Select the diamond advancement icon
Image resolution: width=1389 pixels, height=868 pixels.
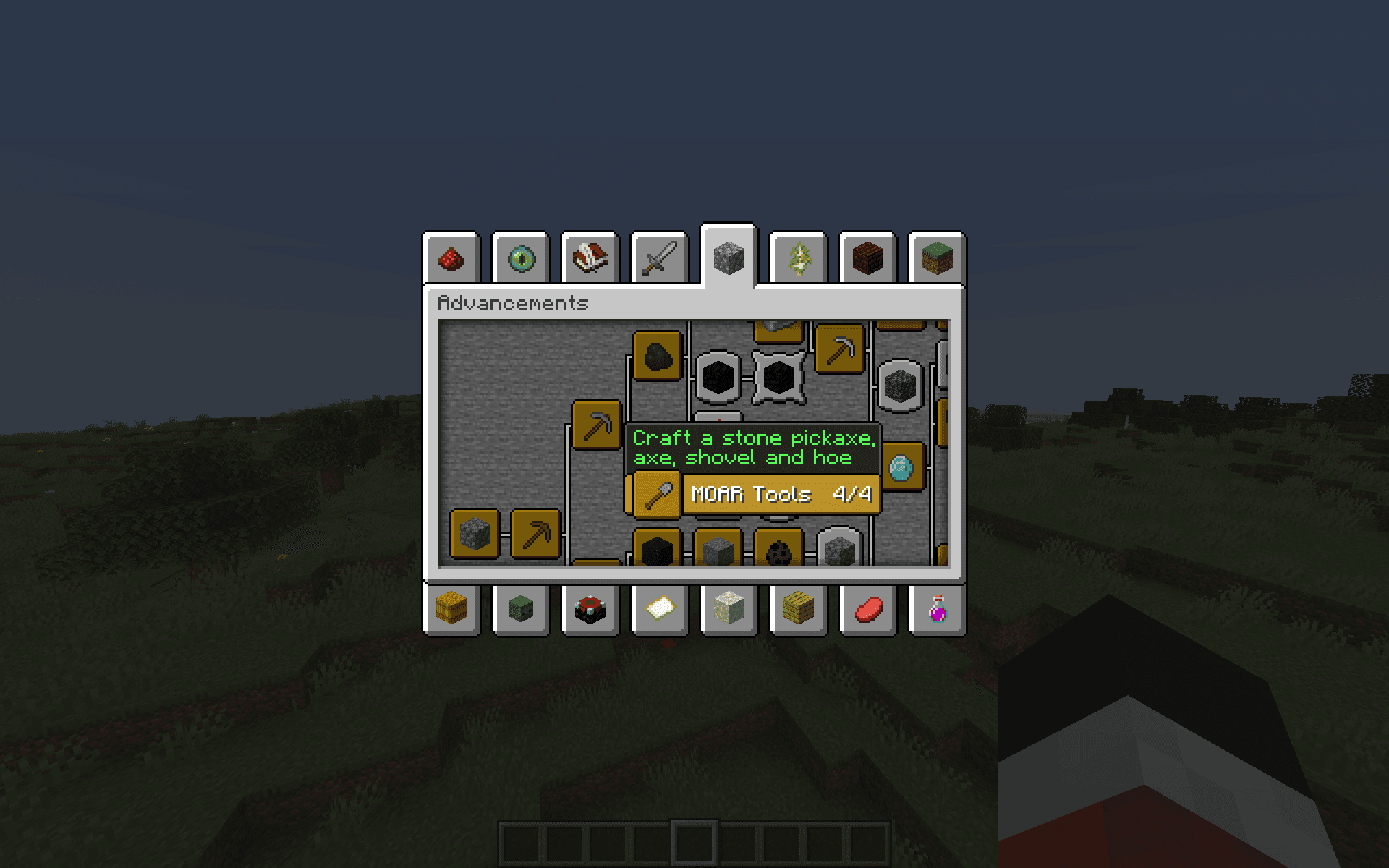point(901,467)
